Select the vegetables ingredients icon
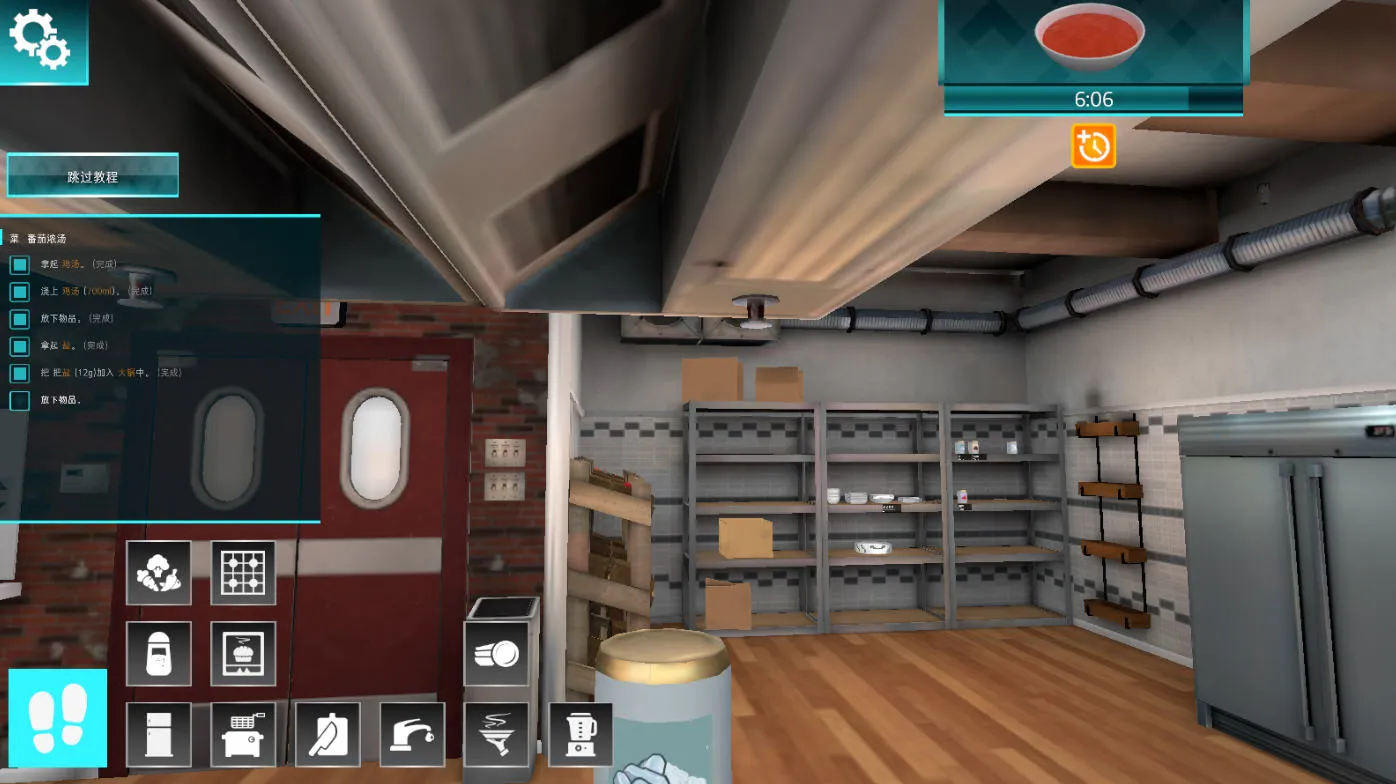Image resolution: width=1396 pixels, height=784 pixels. point(159,574)
